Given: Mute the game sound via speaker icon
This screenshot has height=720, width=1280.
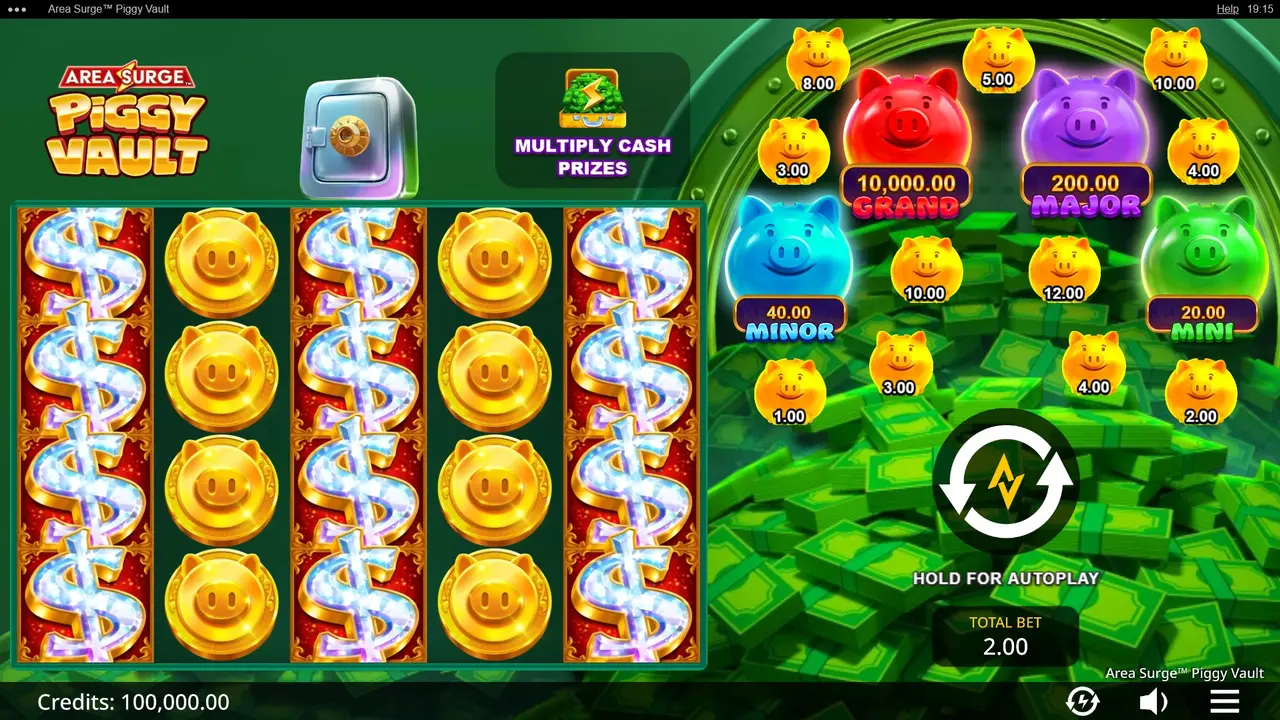Looking at the screenshot, I should click(1154, 700).
